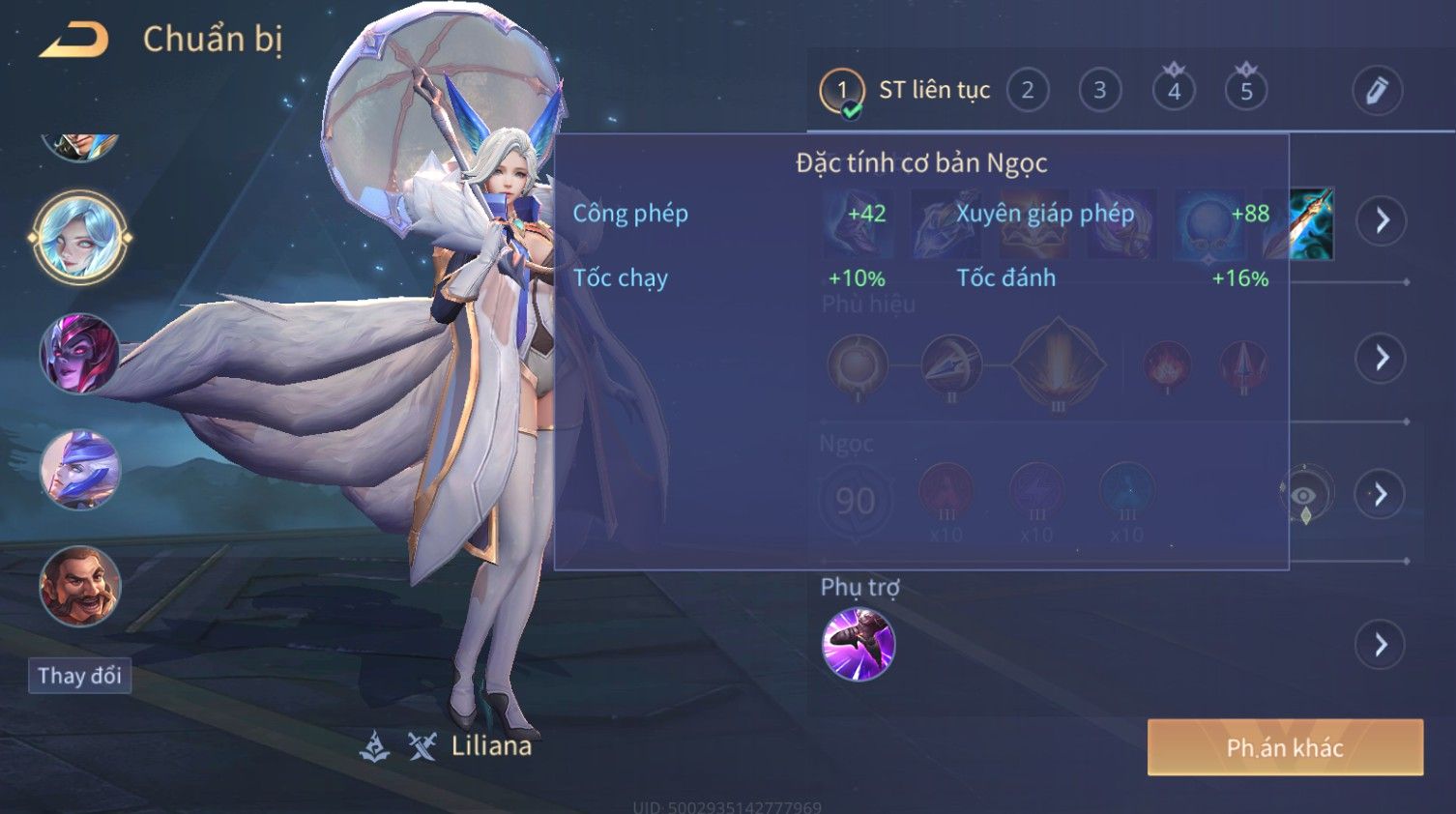Click the Ph.án khác button
The width and height of the screenshot is (1456, 814).
tap(1285, 747)
